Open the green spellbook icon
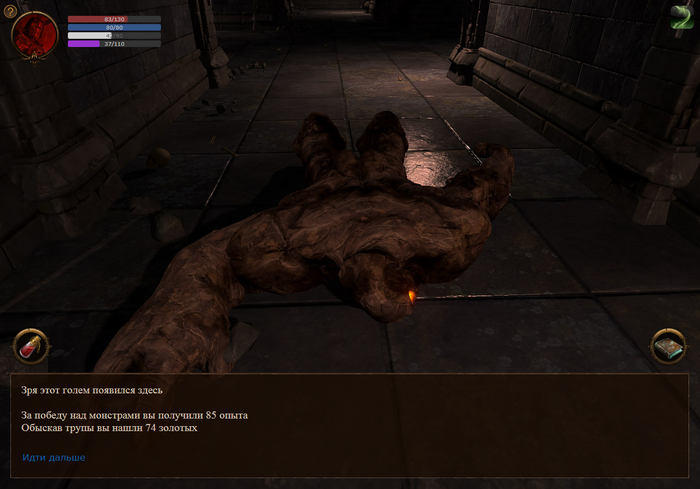The width and height of the screenshot is (700, 489). click(668, 347)
